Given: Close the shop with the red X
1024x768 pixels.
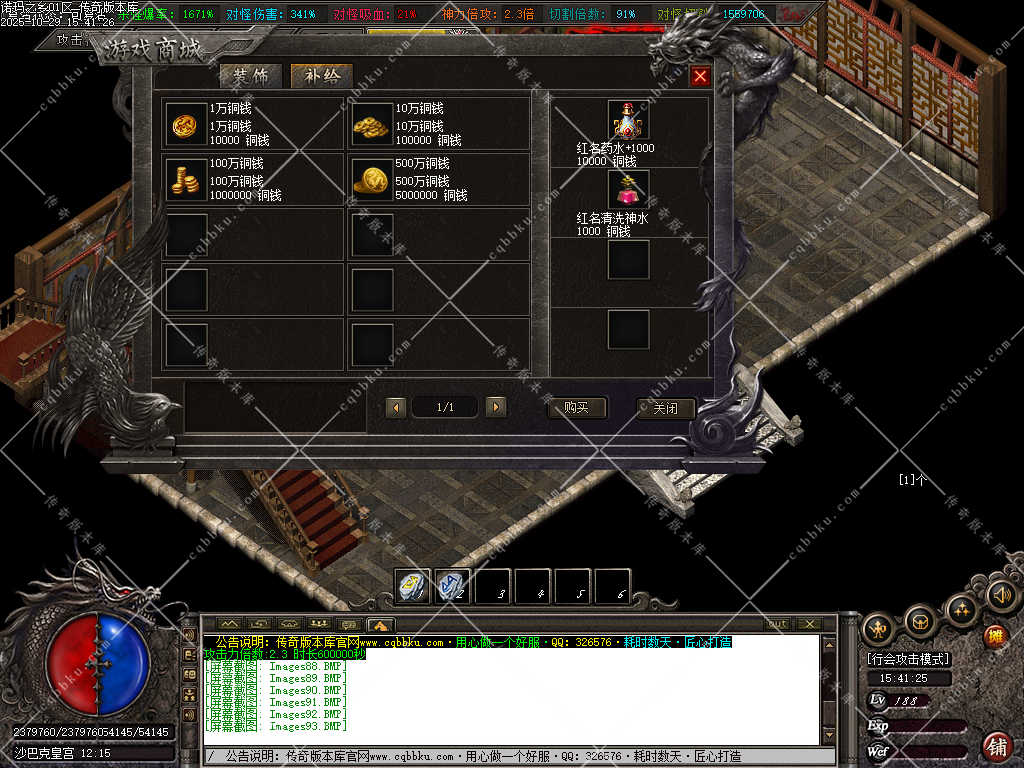Looking at the screenshot, I should [700, 76].
